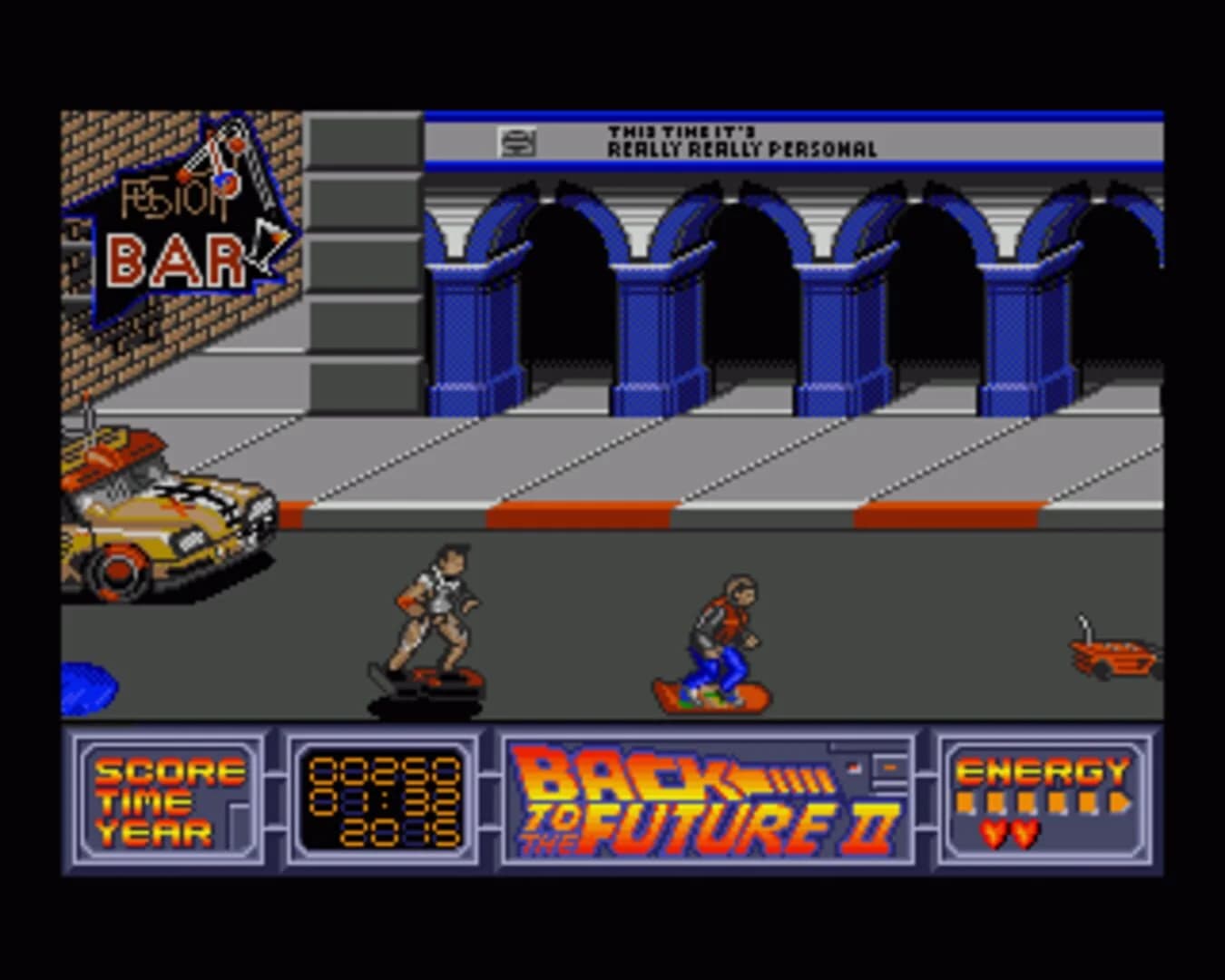Click Marty riding the pink hoverboard
The width and height of the screenshot is (1225, 980).
[x=720, y=635]
